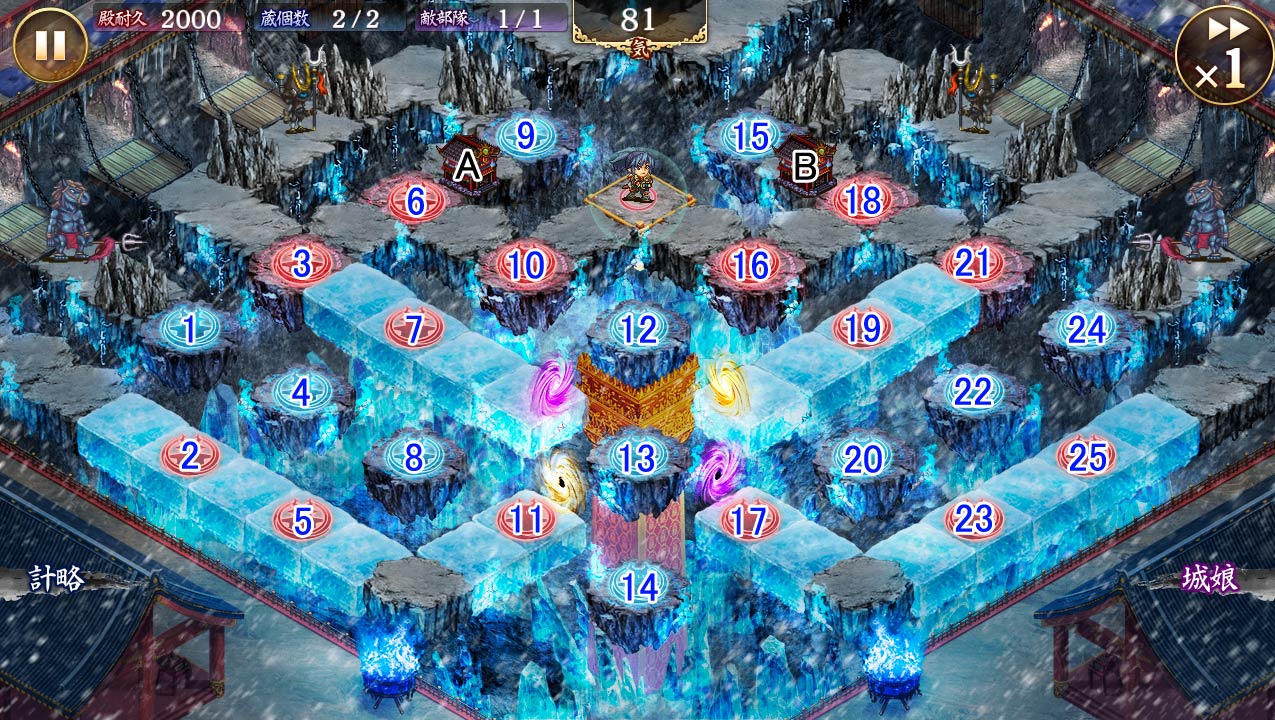
Task: Pause the battle
Action: pos(50,45)
